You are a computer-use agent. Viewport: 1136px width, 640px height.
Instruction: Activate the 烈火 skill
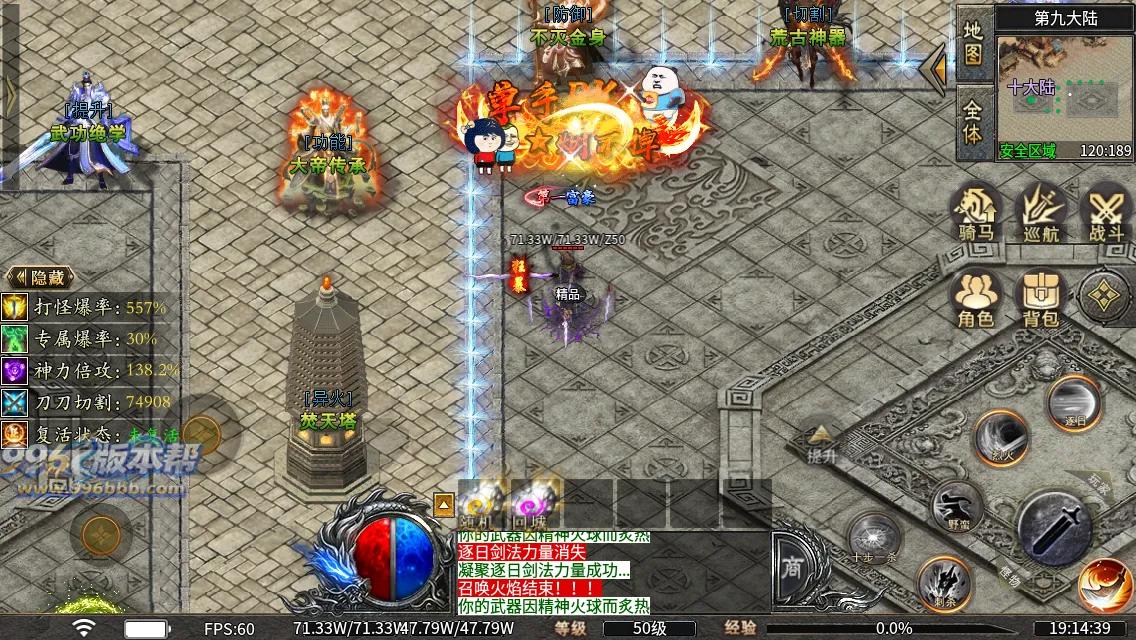(1001, 438)
